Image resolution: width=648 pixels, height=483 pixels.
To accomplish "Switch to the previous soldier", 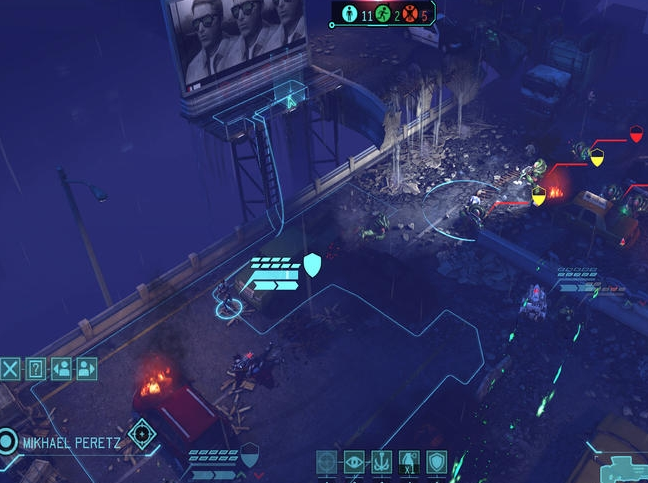I will [x=62, y=368].
